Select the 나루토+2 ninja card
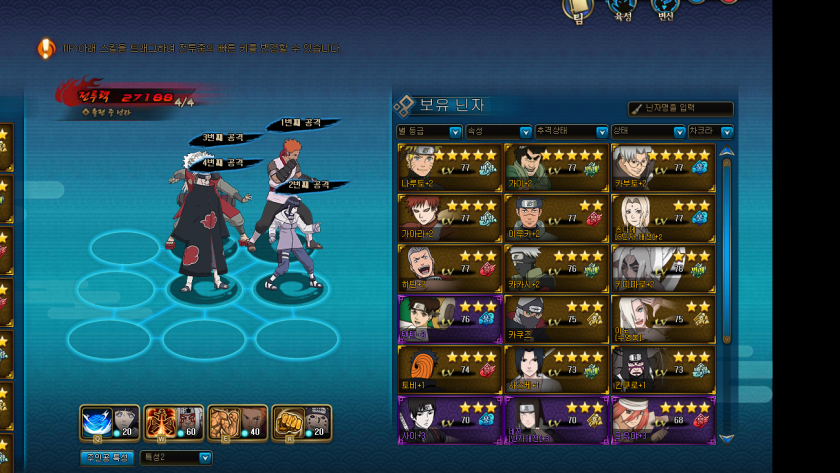Viewport: 840px width, 473px height. 449,166
